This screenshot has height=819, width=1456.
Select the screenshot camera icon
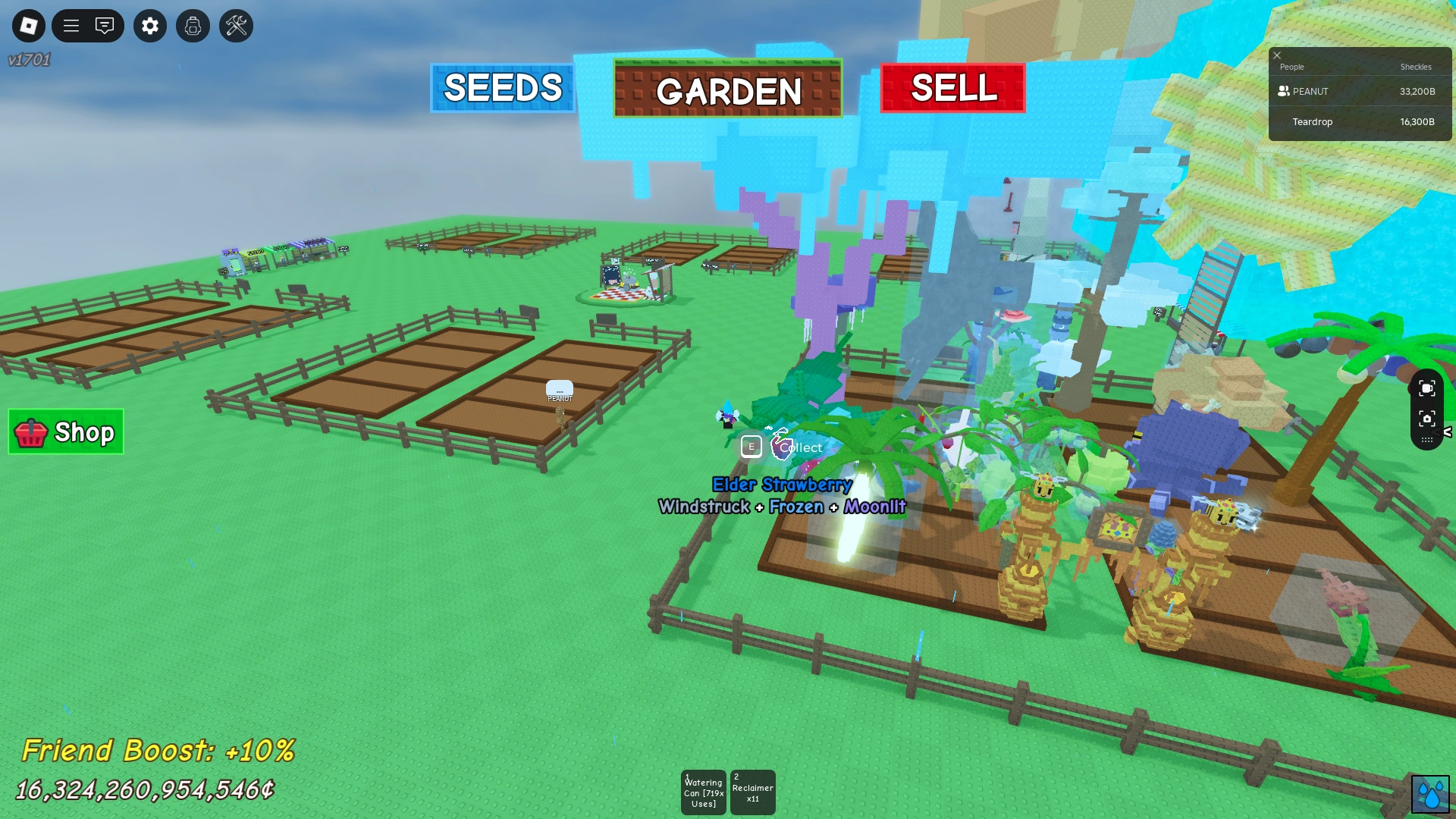1428,418
